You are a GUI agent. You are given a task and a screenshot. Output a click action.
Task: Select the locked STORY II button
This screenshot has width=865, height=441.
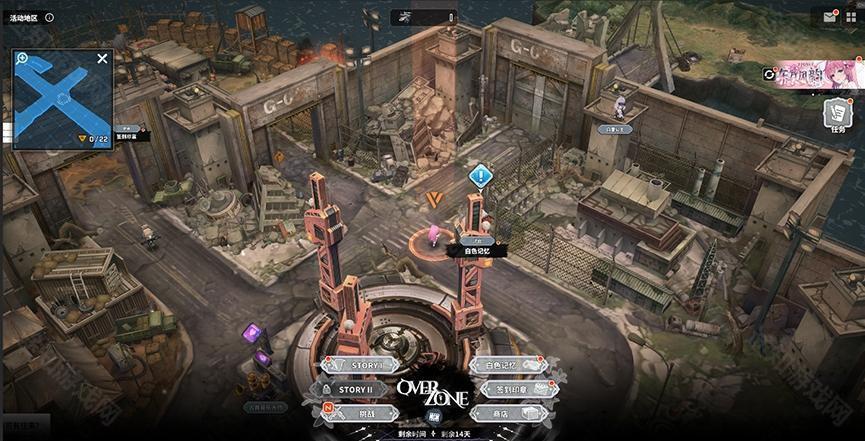click(x=355, y=389)
